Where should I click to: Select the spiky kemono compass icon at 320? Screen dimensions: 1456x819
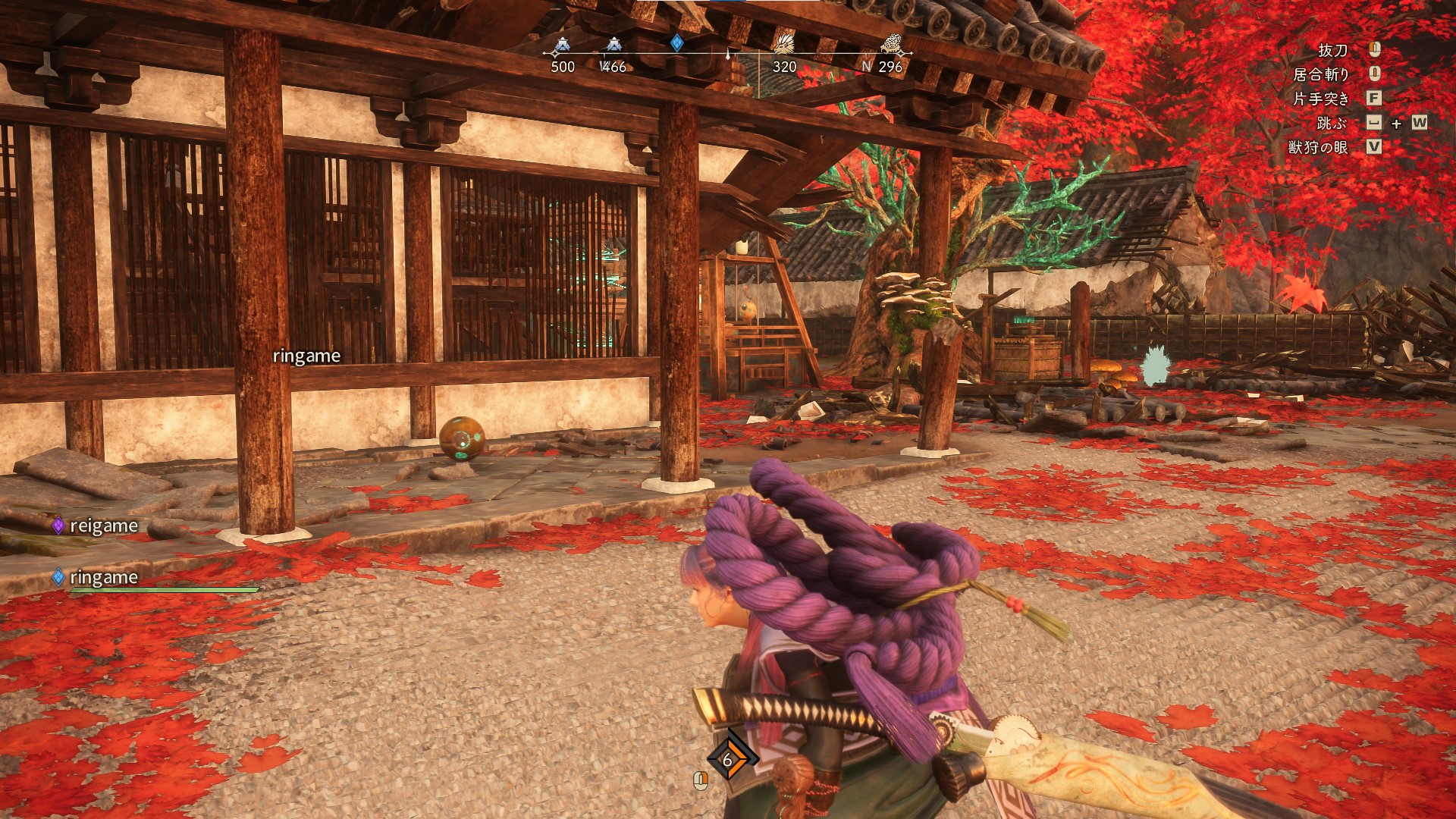click(783, 45)
